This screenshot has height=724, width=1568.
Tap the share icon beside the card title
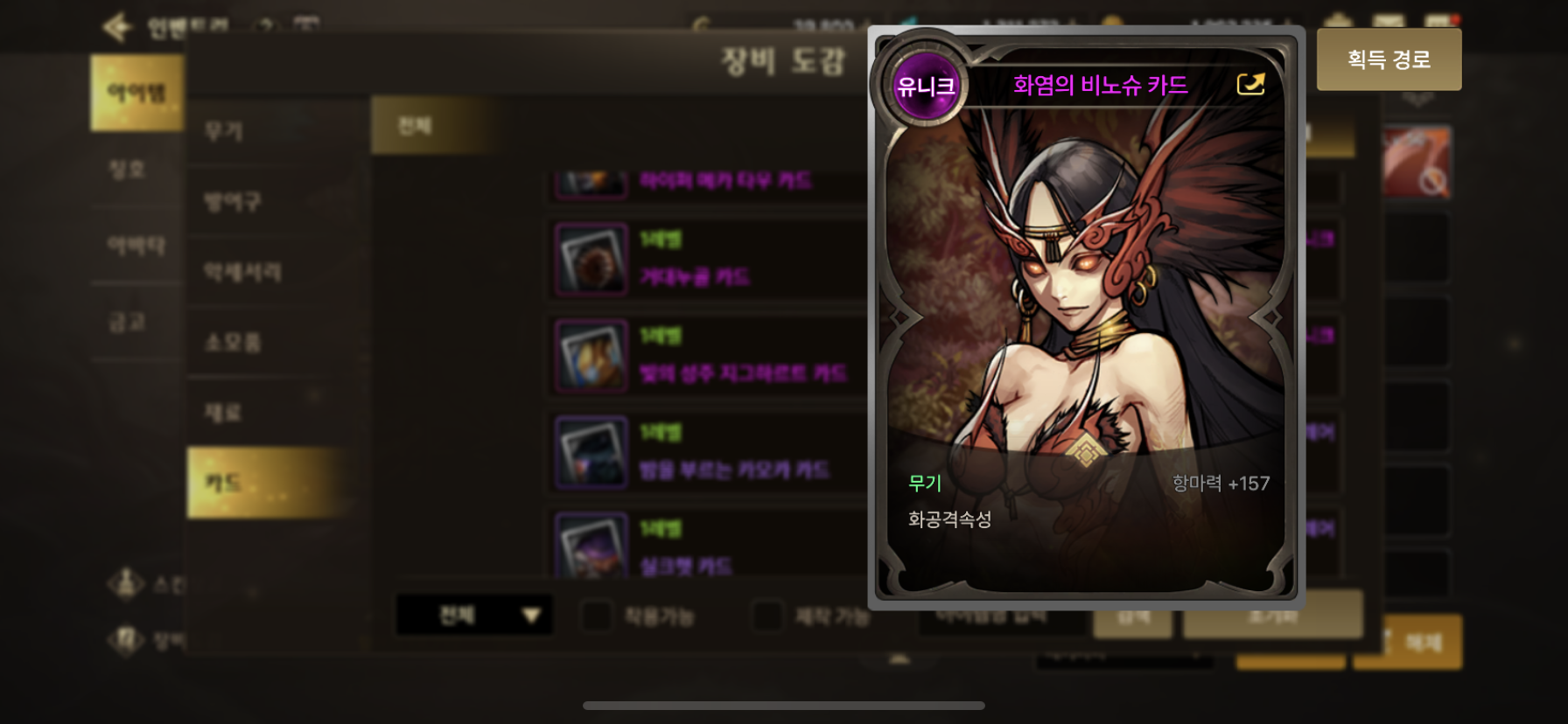[x=1250, y=84]
